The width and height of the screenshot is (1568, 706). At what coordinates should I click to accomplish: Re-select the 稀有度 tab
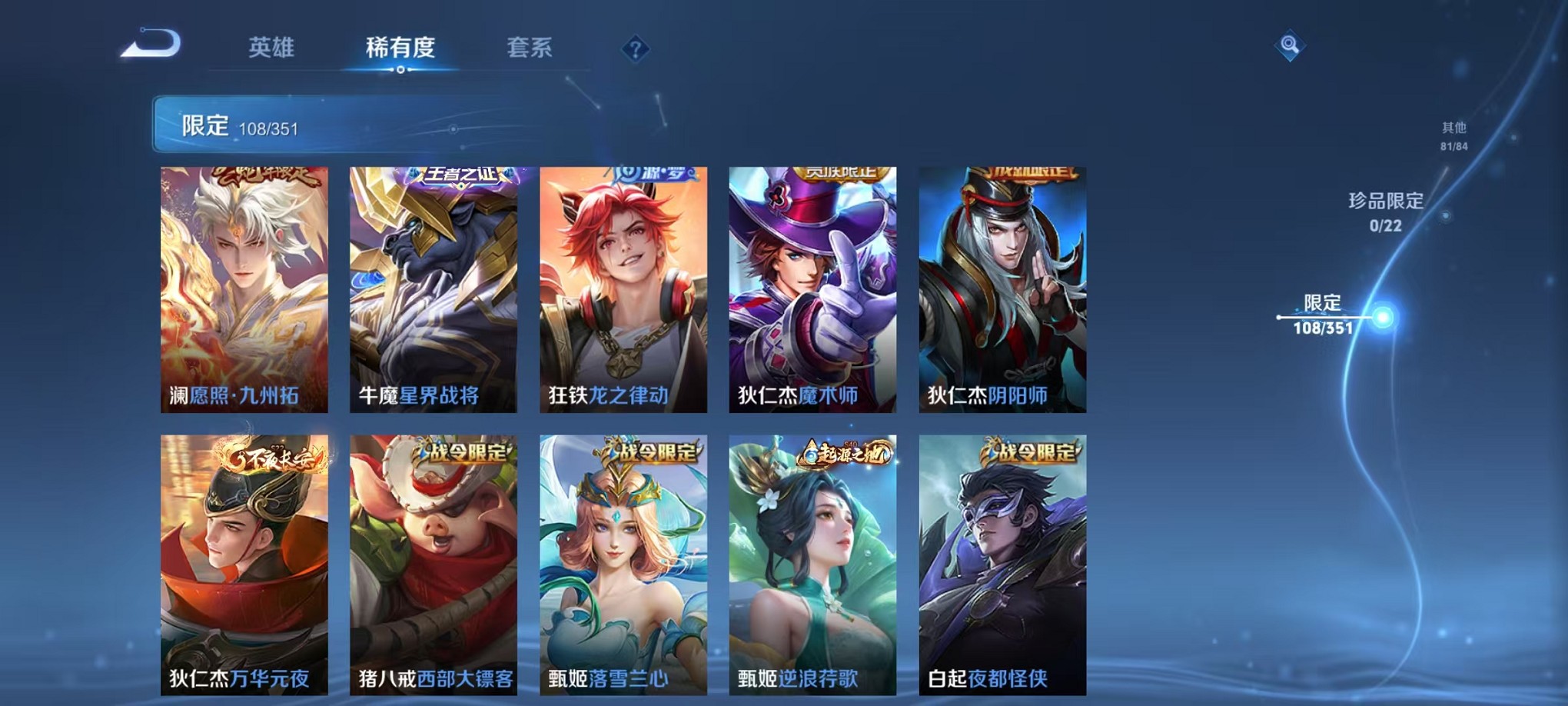pyautogui.click(x=399, y=46)
